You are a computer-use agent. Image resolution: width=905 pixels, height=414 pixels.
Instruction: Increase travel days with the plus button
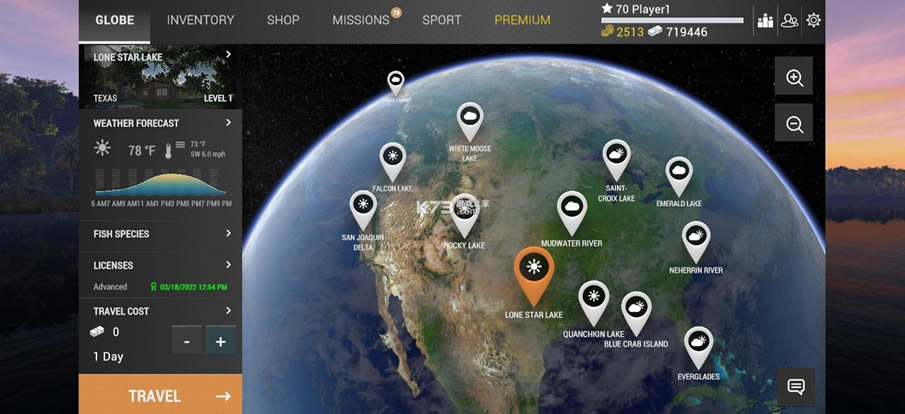point(221,341)
